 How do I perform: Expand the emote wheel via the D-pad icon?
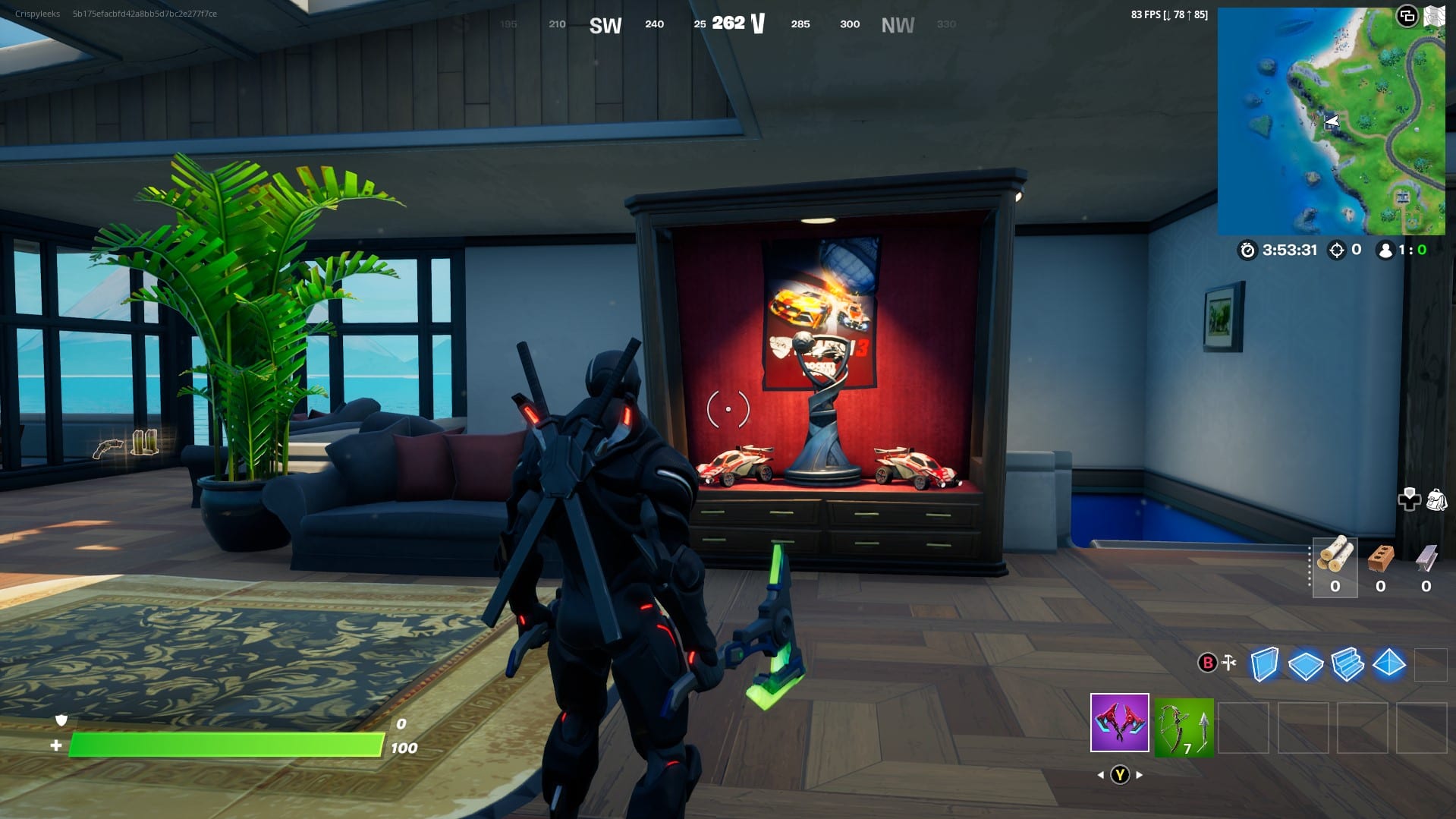point(1409,499)
